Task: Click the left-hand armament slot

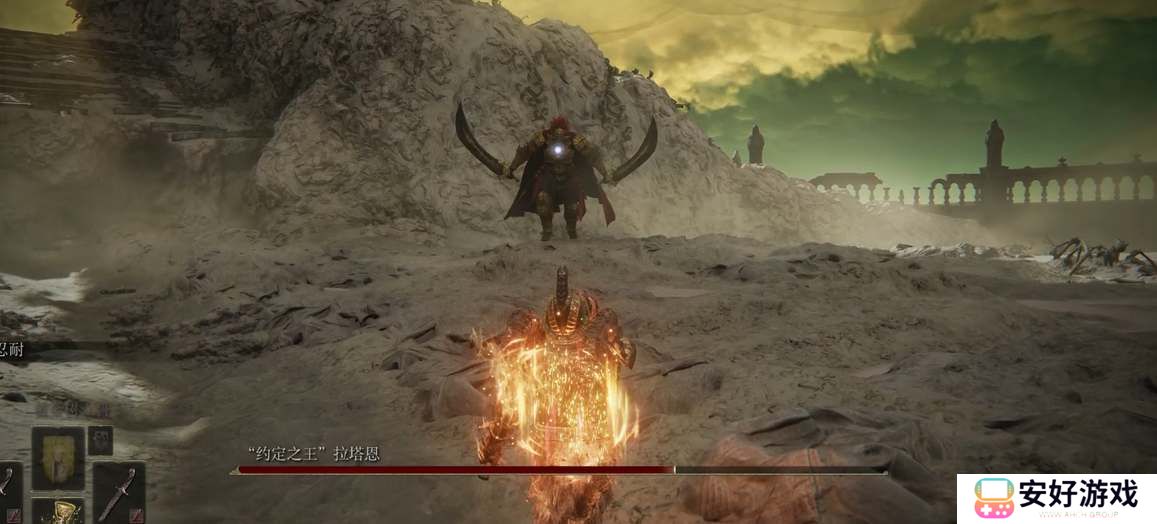Action: pos(8,490)
